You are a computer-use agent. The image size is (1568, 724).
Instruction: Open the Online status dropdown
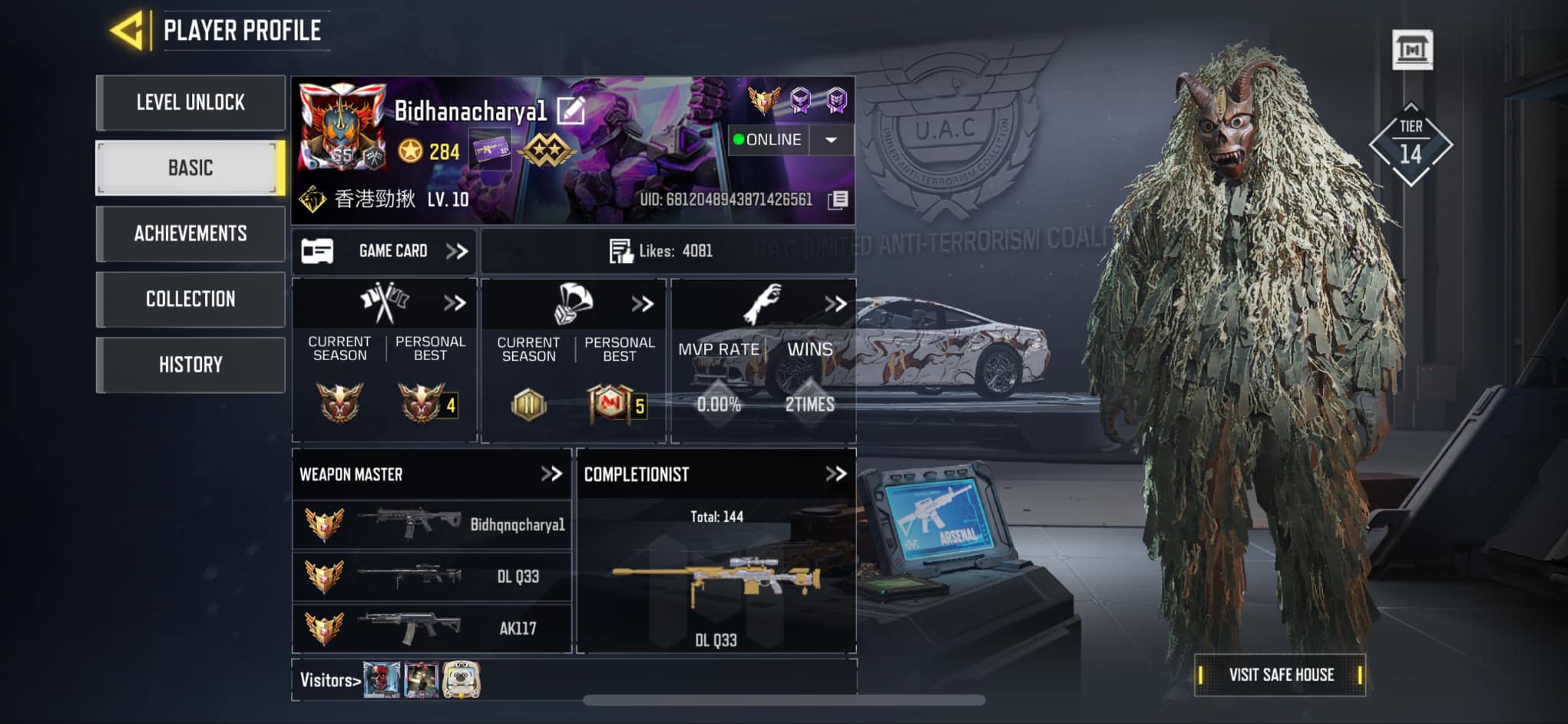point(831,140)
